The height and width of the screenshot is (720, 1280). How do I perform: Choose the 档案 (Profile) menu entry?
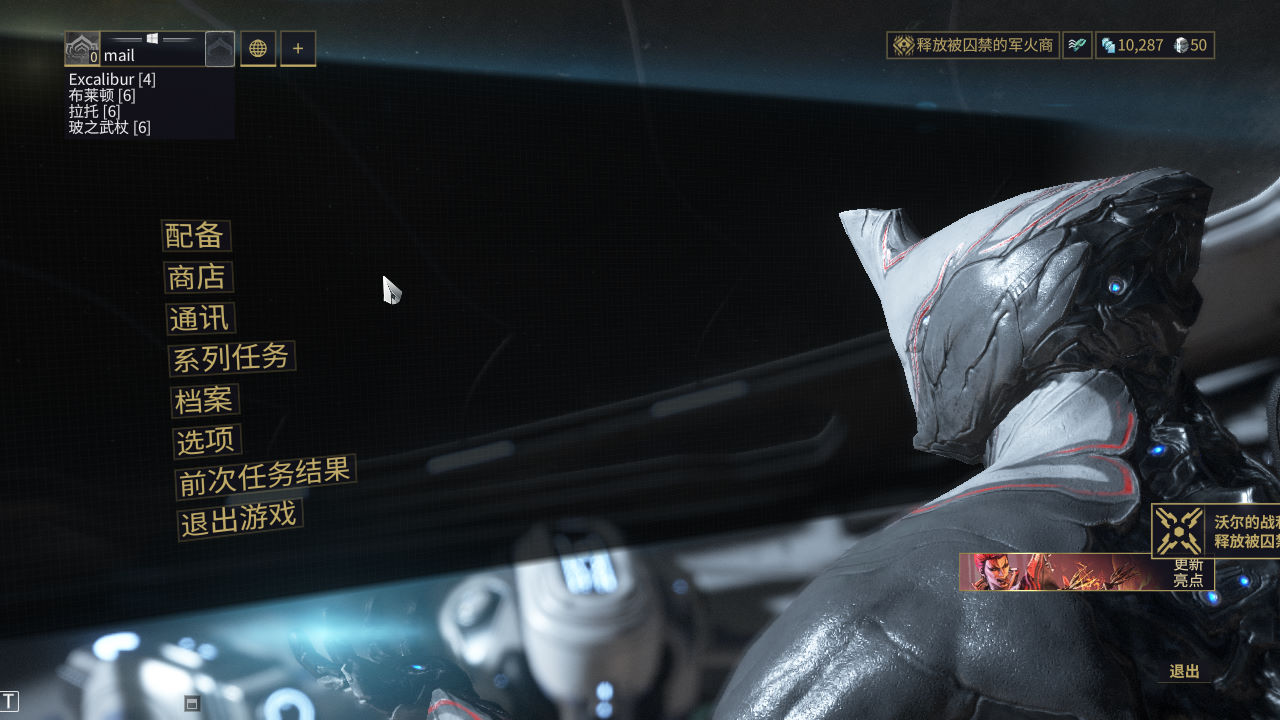coord(204,401)
